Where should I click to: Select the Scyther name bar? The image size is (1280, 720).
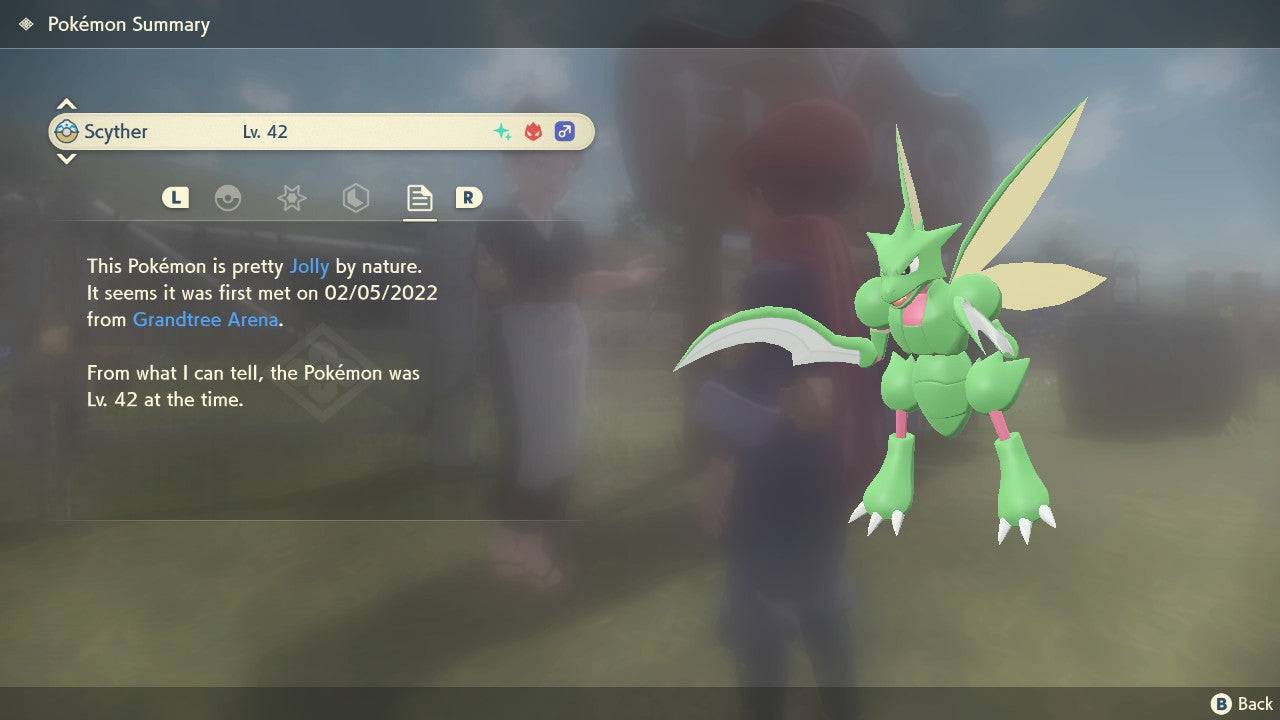321,132
